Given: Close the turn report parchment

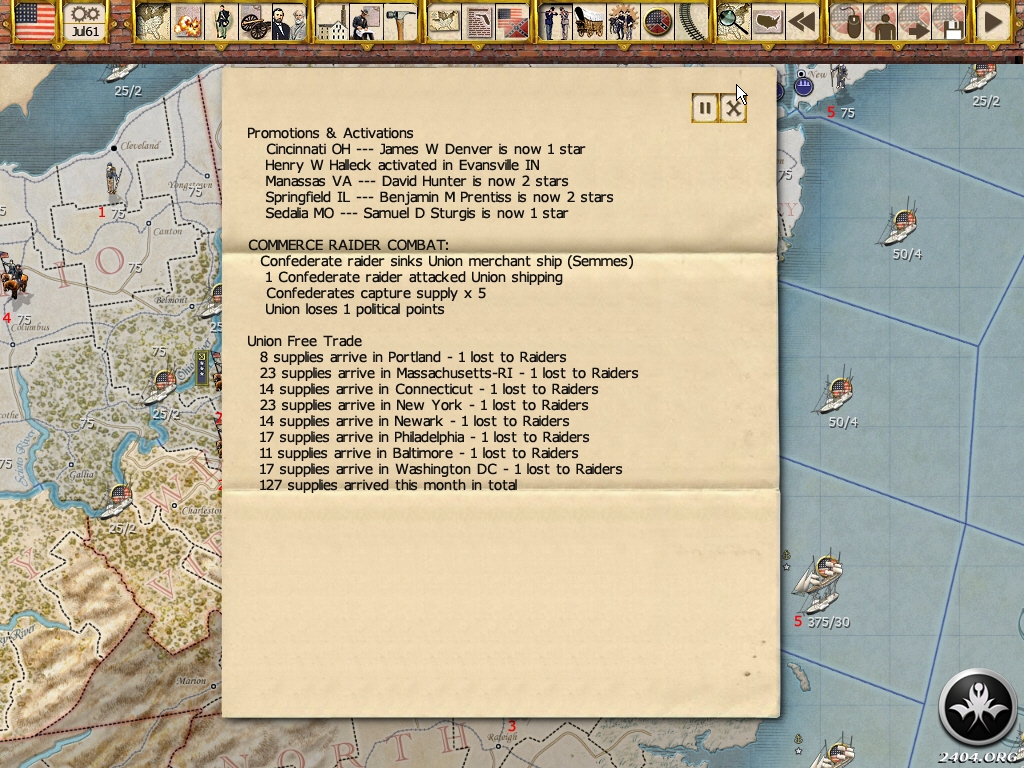Looking at the screenshot, I should tap(734, 108).
